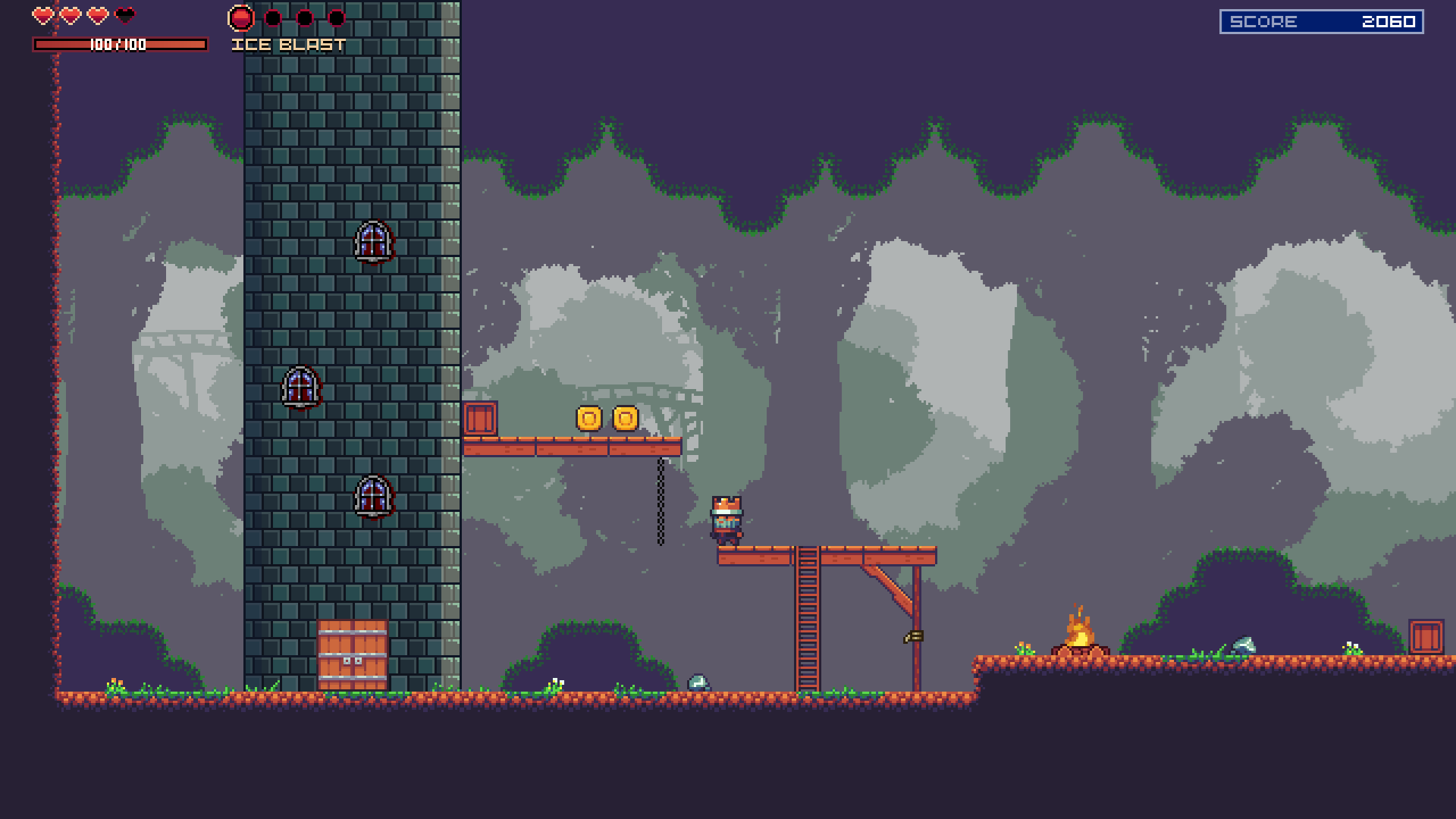The image size is (1456, 819).
Task: Click the topmost tower window
Action: click(374, 240)
